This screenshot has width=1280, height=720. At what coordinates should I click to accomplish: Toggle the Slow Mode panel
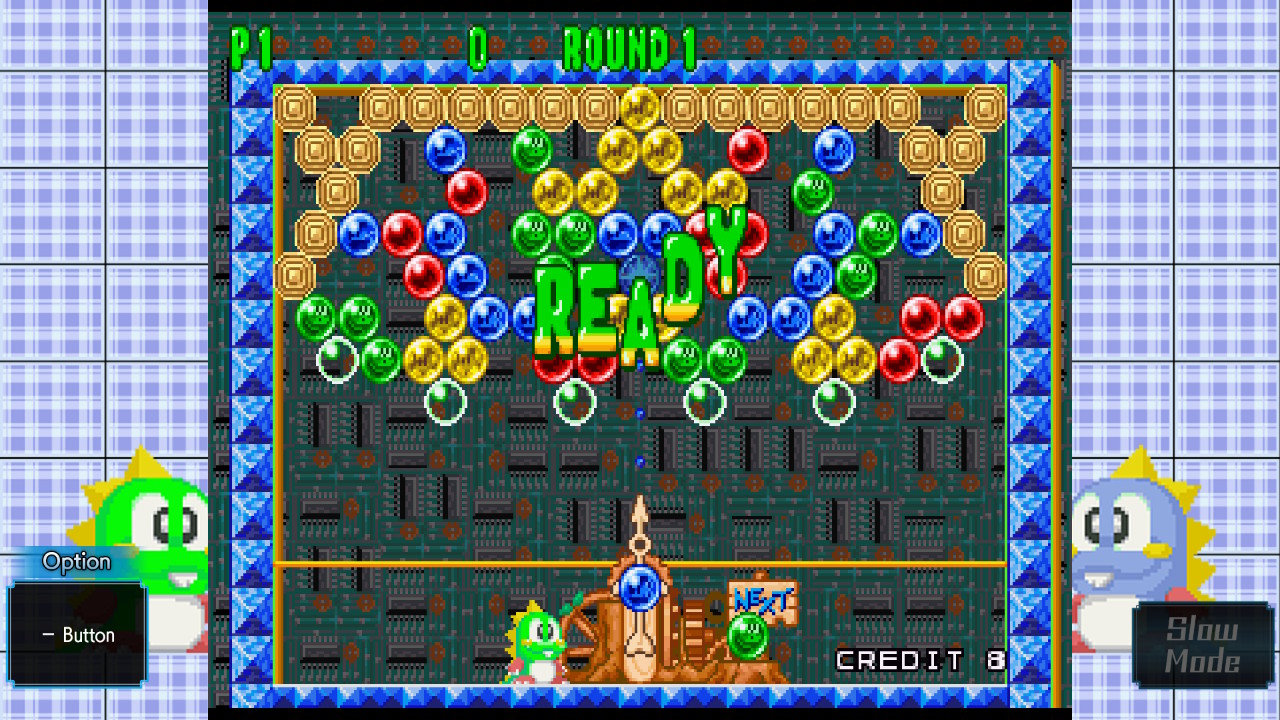[x=1202, y=645]
